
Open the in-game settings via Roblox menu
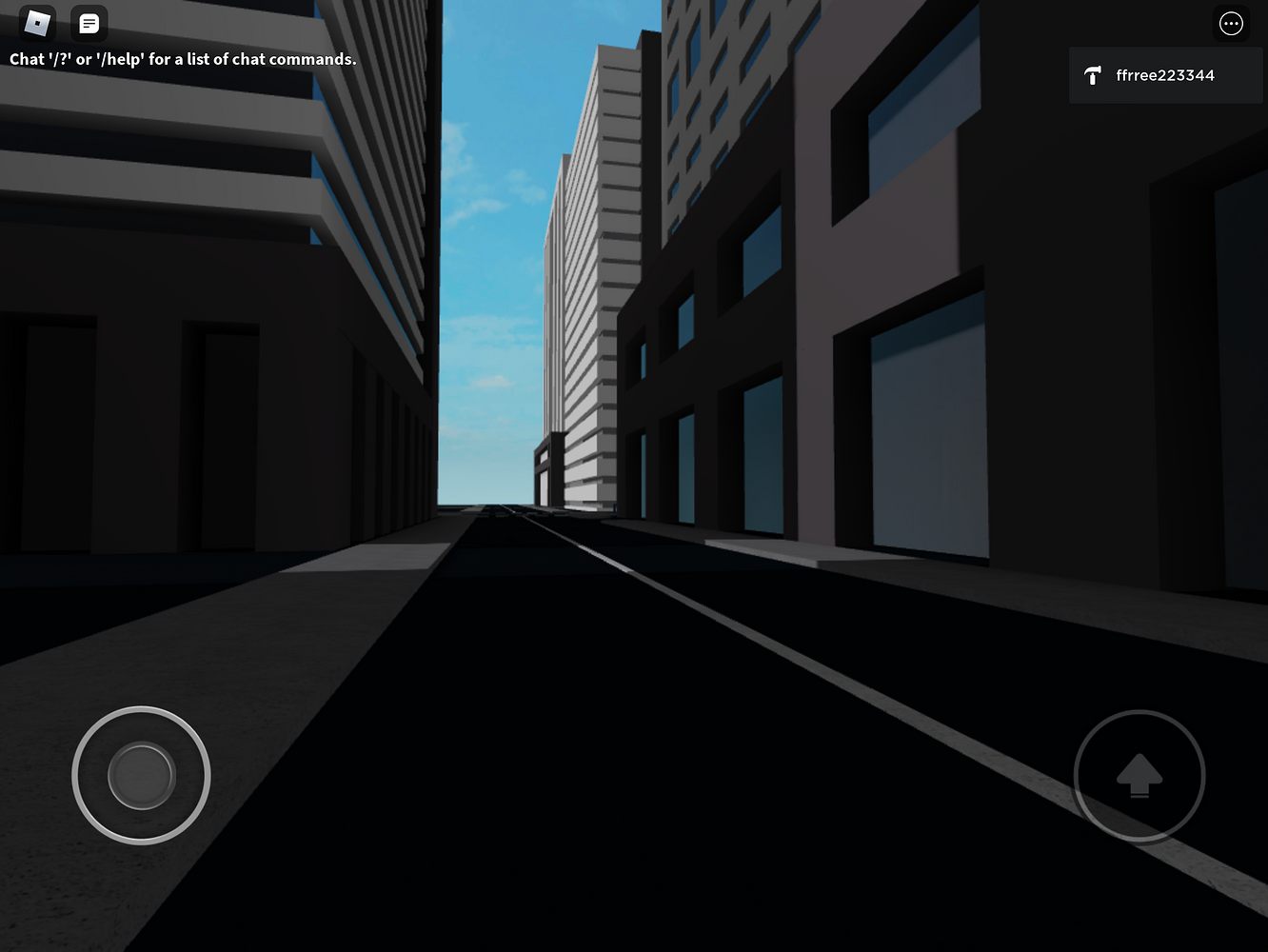point(35,23)
